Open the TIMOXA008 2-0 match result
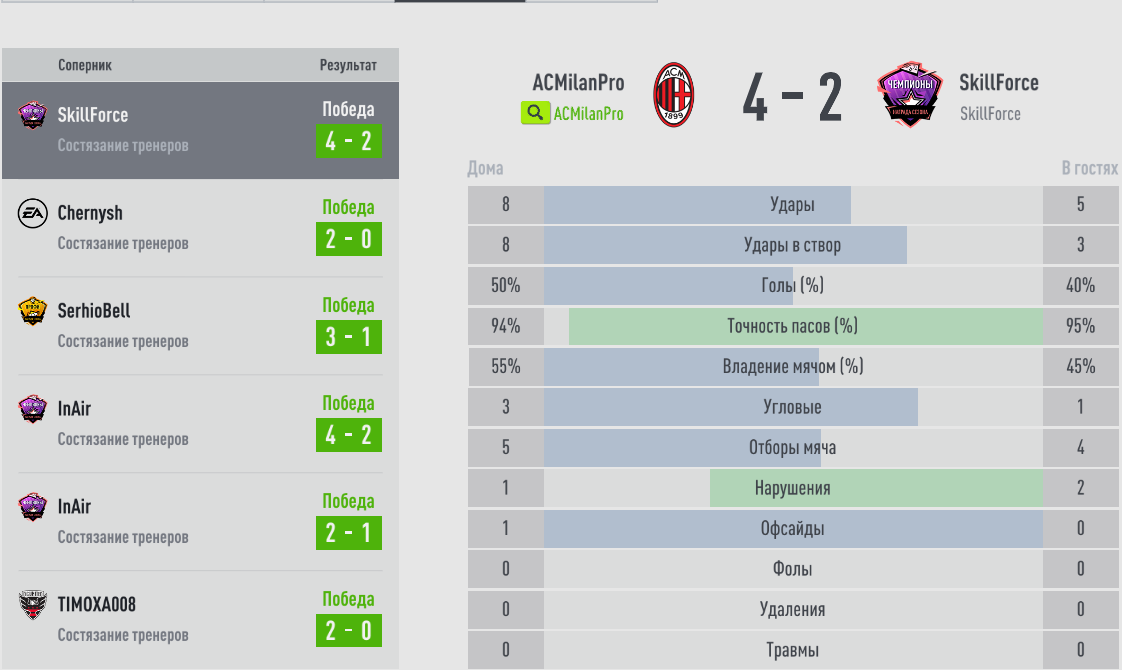 pyautogui.click(x=200, y=619)
